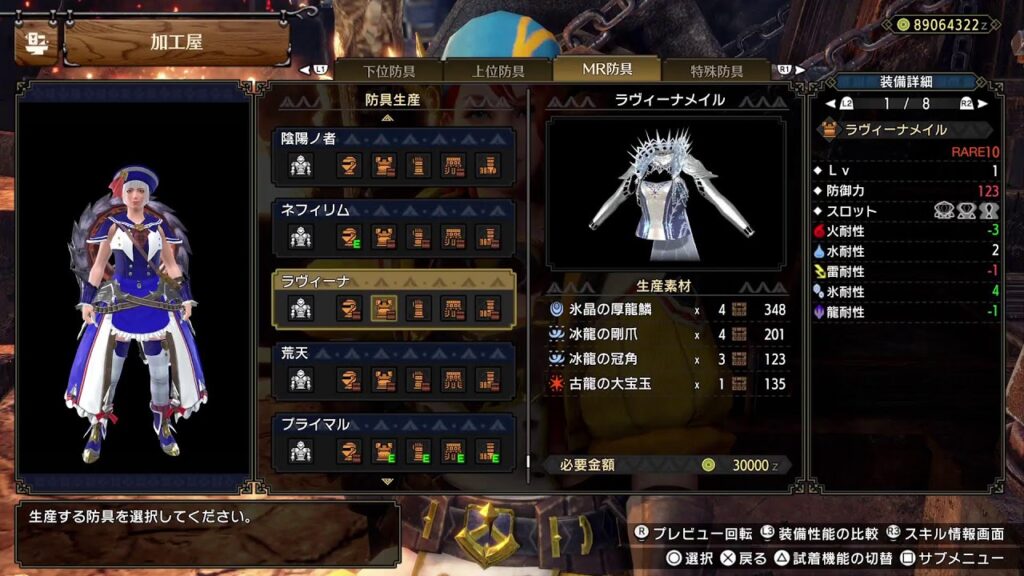
Task: Select the MR防具 tab
Action: tap(607, 69)
